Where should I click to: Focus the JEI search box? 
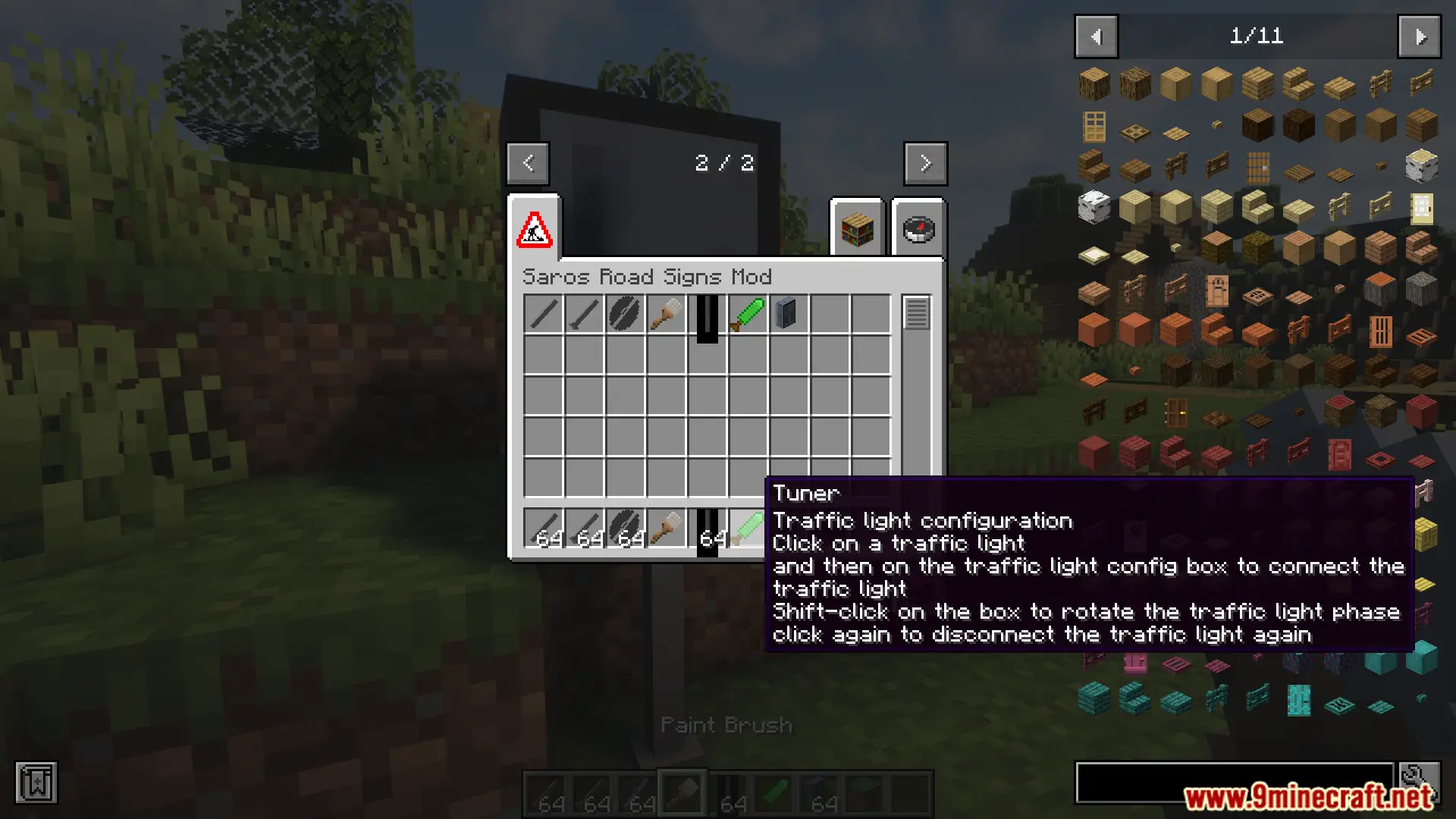pos(1234,783)
